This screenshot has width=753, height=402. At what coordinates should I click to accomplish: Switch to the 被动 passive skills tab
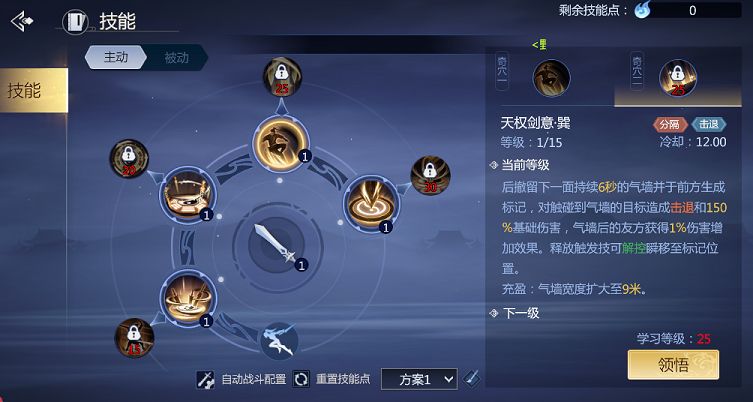click(x=176, y=57)
